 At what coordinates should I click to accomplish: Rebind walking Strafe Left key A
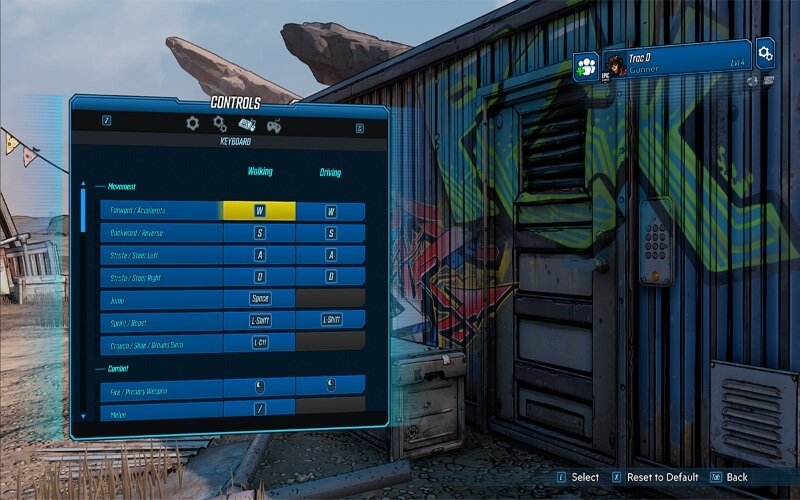(259, 255)
